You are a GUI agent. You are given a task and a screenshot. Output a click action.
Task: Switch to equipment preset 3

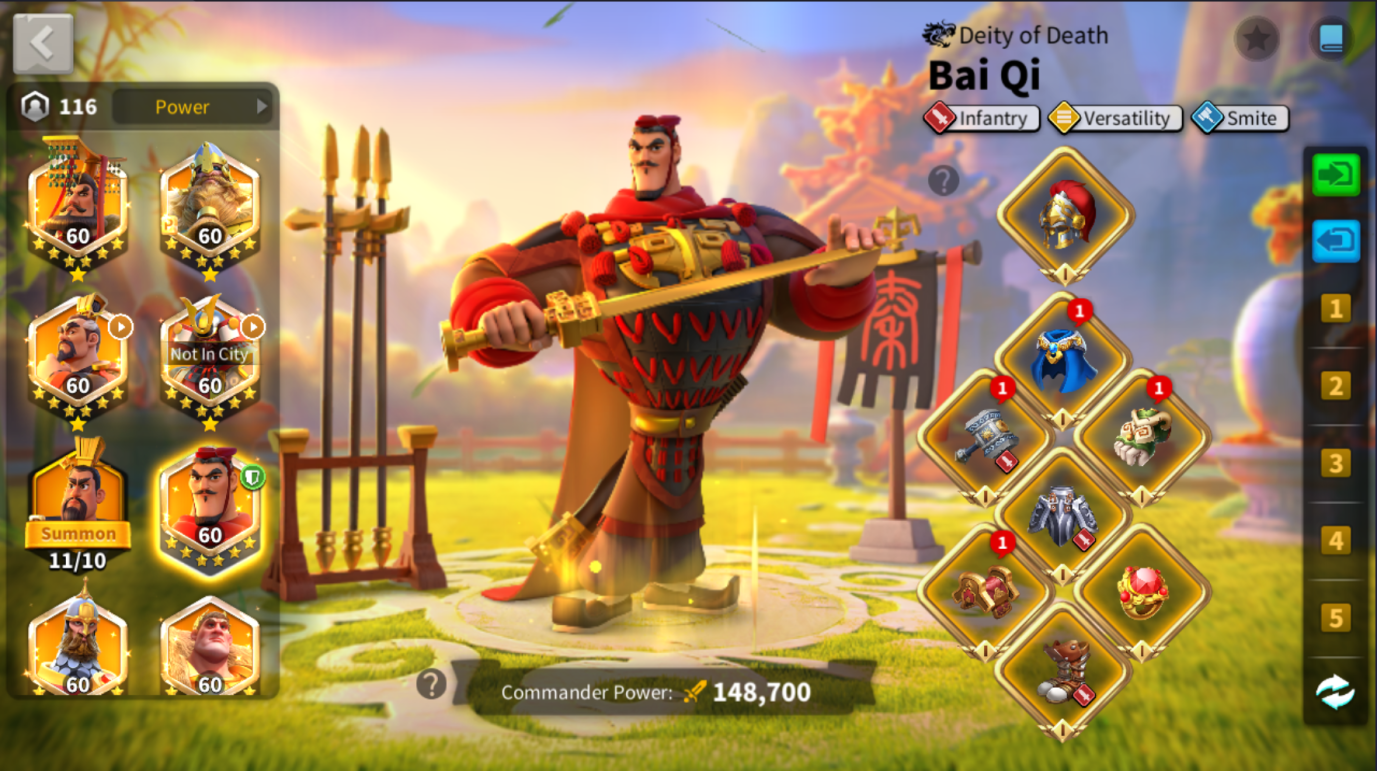(x=1335, y=463)
